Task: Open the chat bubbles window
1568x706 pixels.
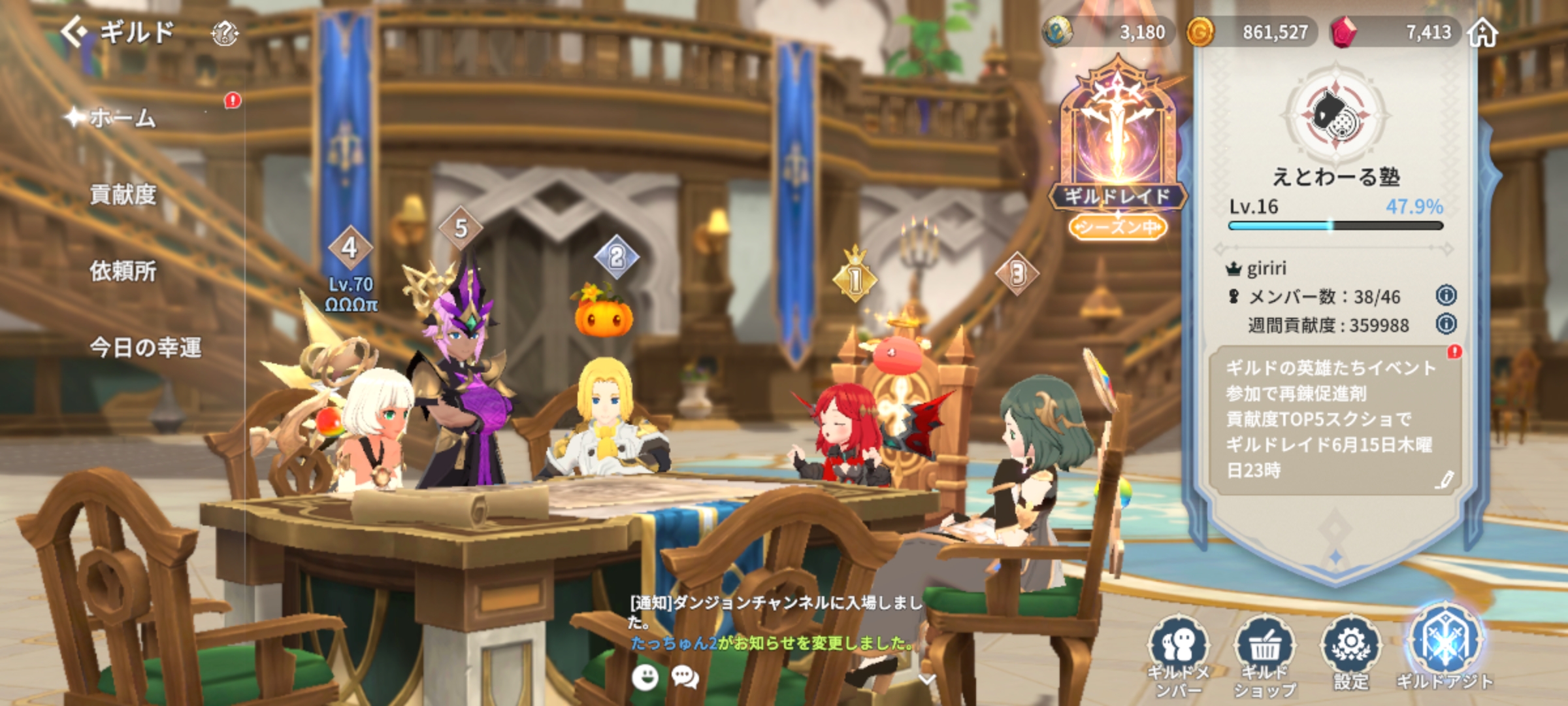Action: [x=685, y=678]
